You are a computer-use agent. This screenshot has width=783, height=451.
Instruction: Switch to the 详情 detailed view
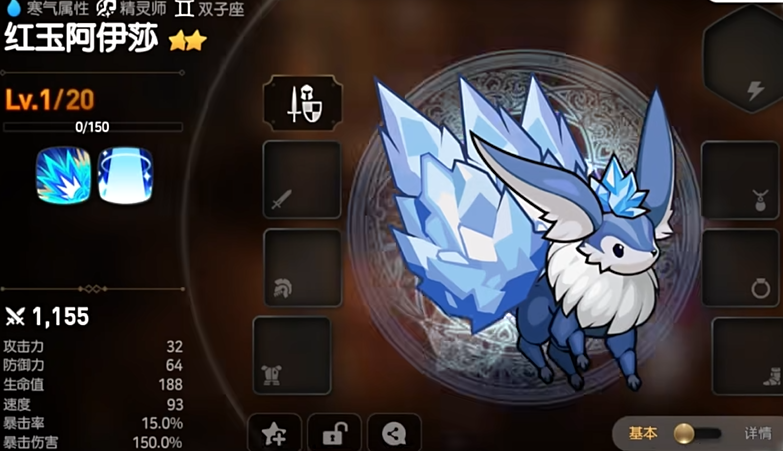coord(757,433)
